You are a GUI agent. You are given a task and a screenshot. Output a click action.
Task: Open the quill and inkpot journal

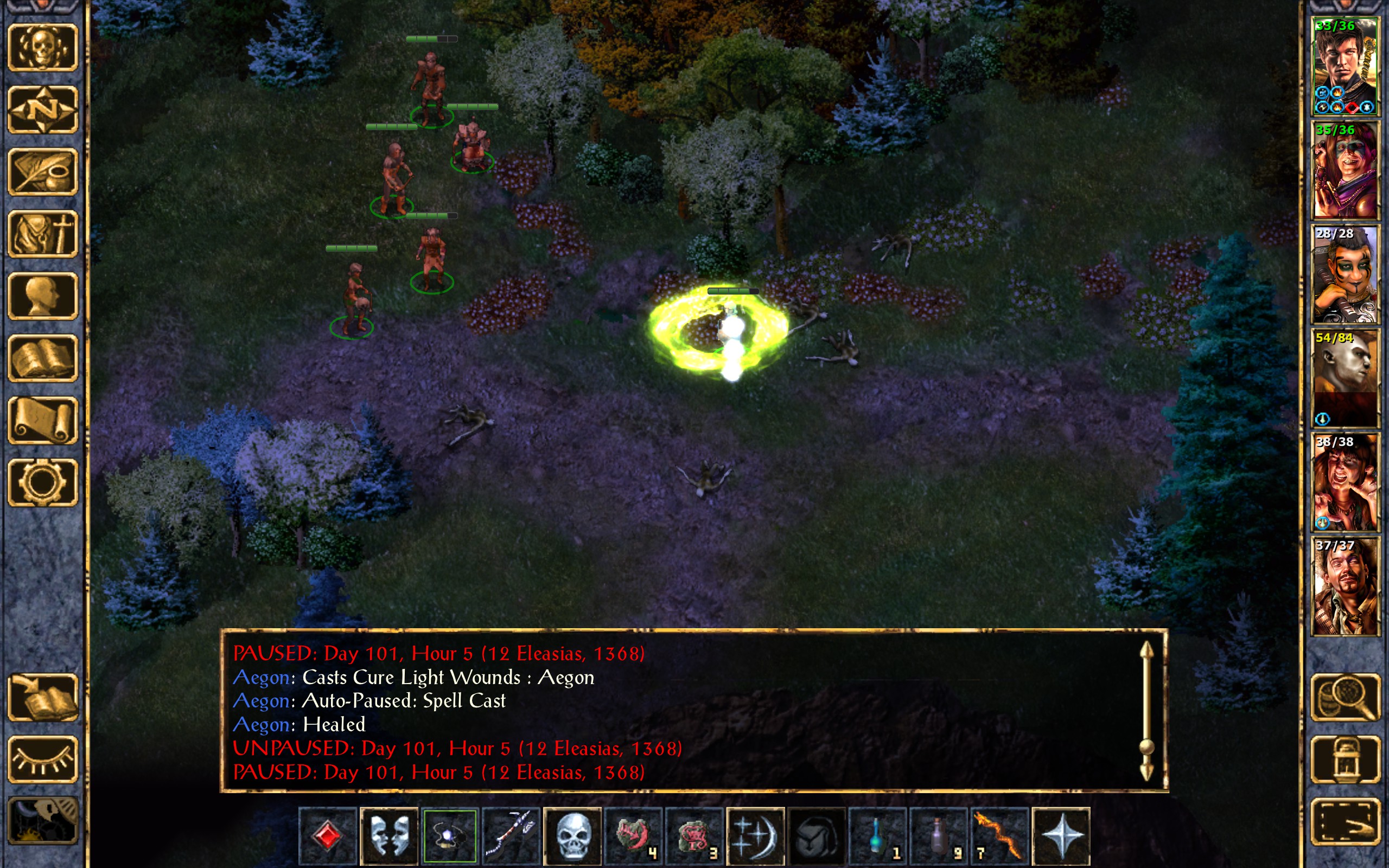pos(43,171)
